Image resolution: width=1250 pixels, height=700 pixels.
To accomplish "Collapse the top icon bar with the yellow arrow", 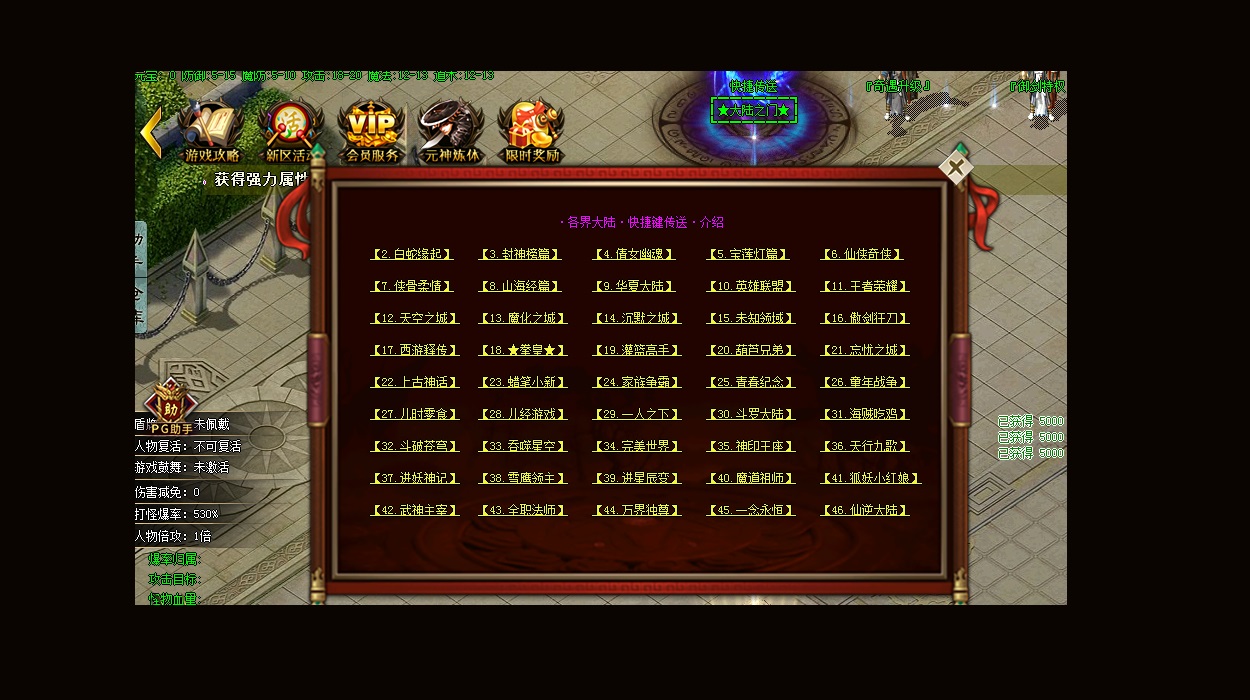I will pyautogui.click(x=151, y=132).
